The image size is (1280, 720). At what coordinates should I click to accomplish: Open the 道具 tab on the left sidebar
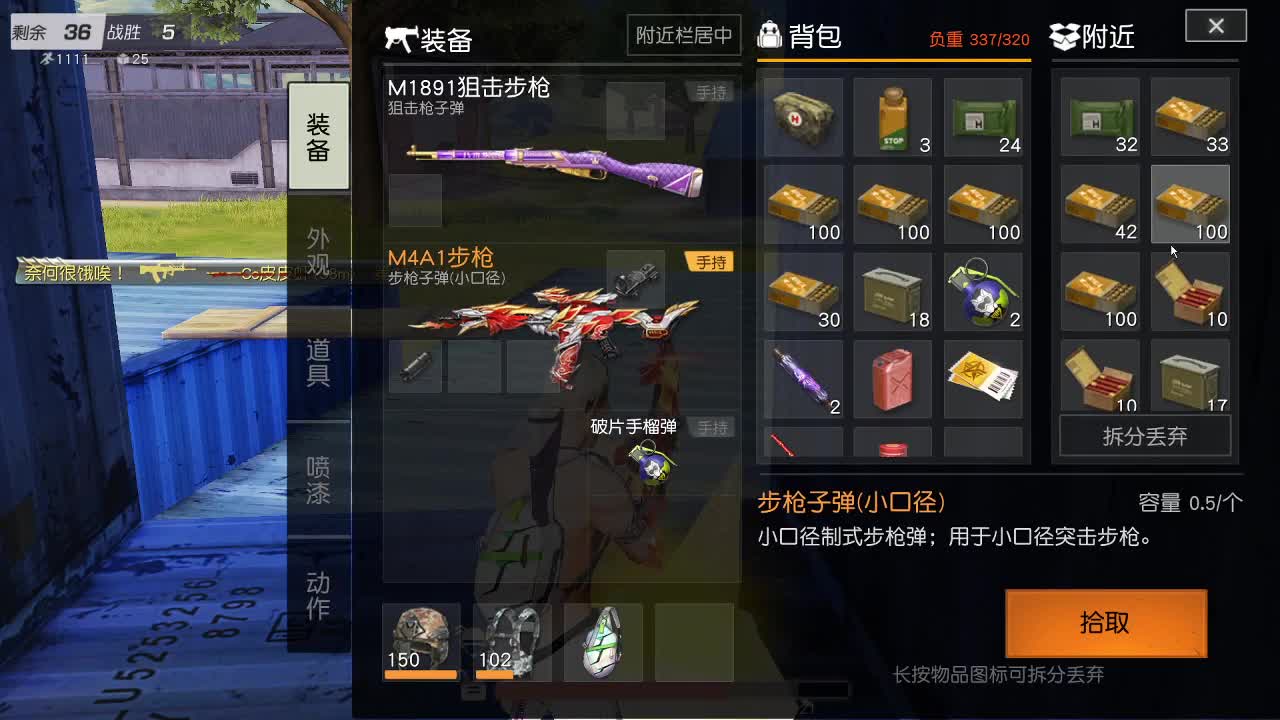(x=318, y=365)
